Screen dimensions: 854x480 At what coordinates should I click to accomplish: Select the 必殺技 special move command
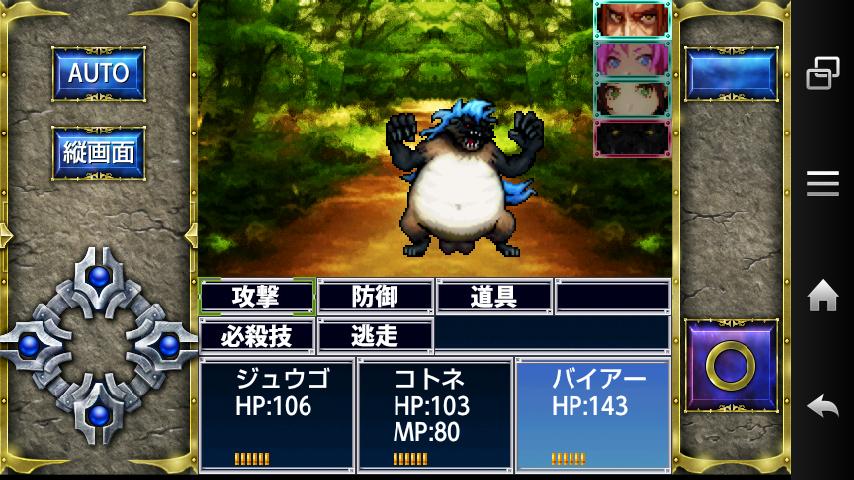tap(257, 335)
